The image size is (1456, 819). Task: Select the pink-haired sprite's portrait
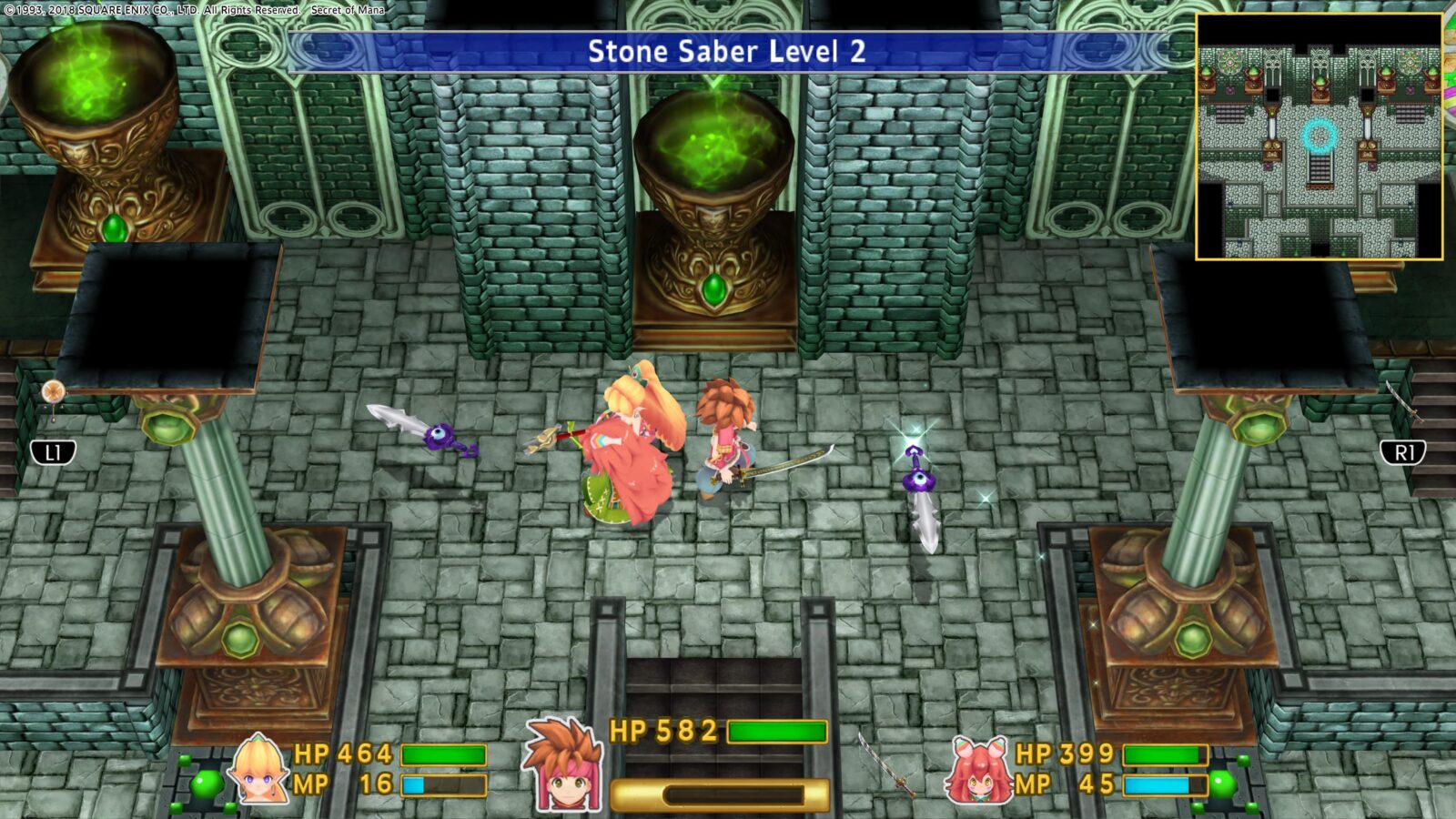pos(979,771)
